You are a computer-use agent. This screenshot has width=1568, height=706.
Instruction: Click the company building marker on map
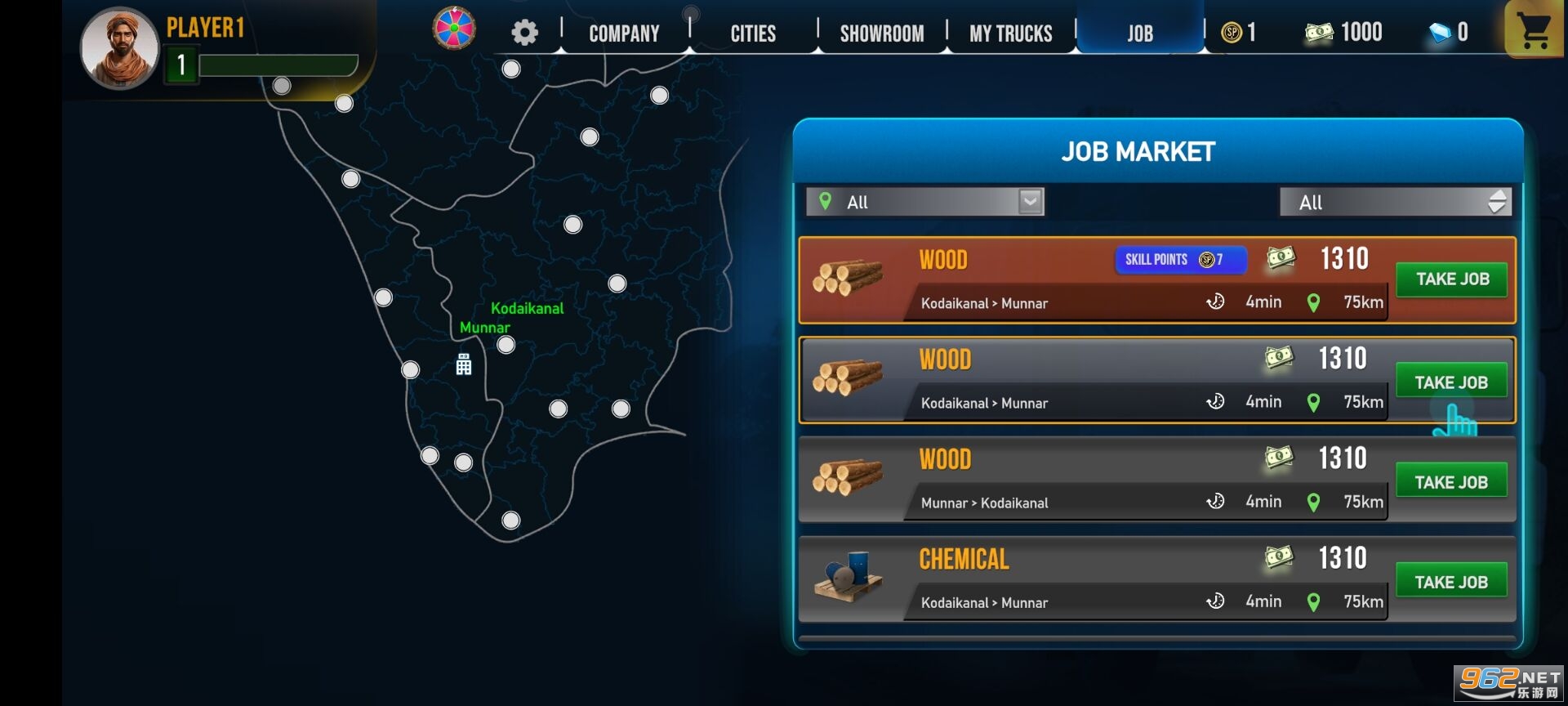464,364
